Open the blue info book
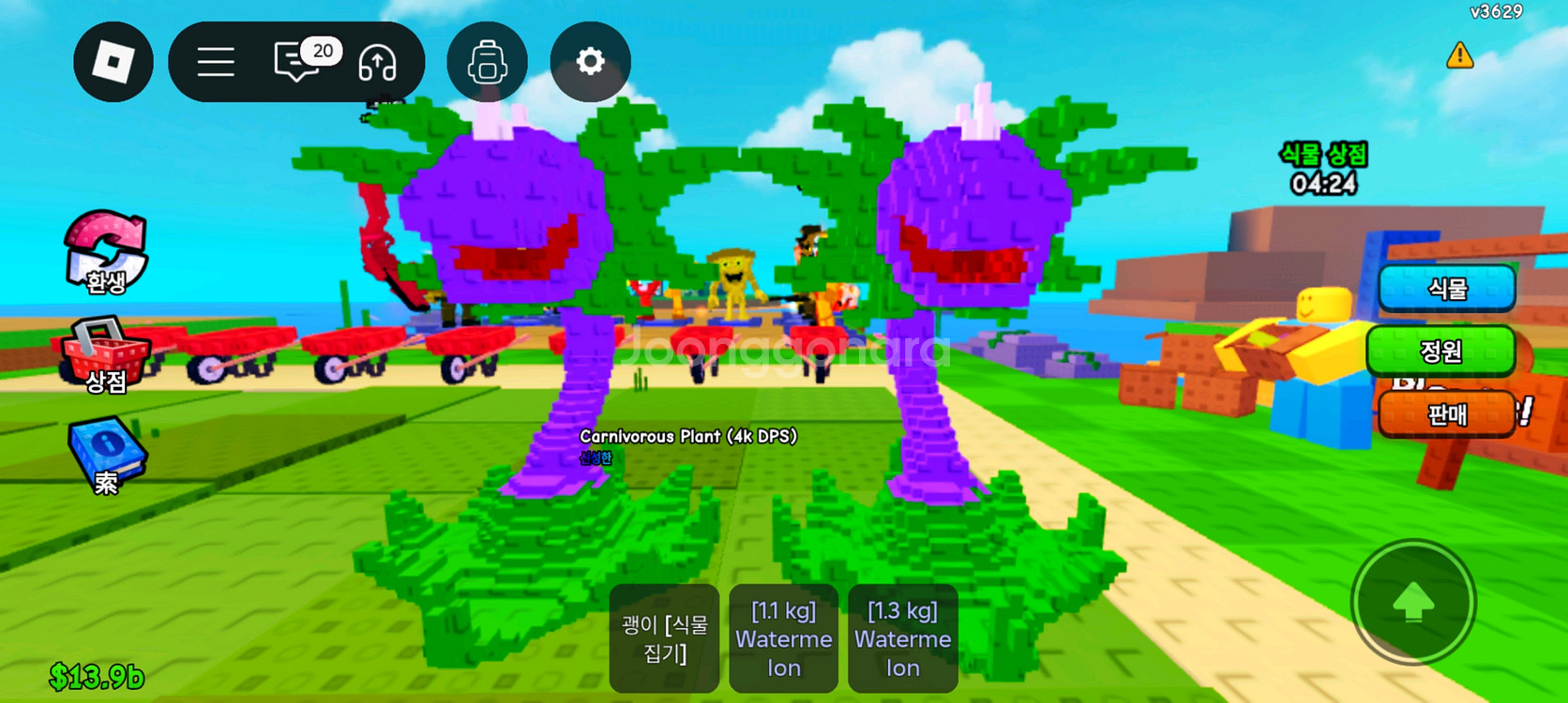This screenshot has height=703, width=1568. click(x=107, y=456)
